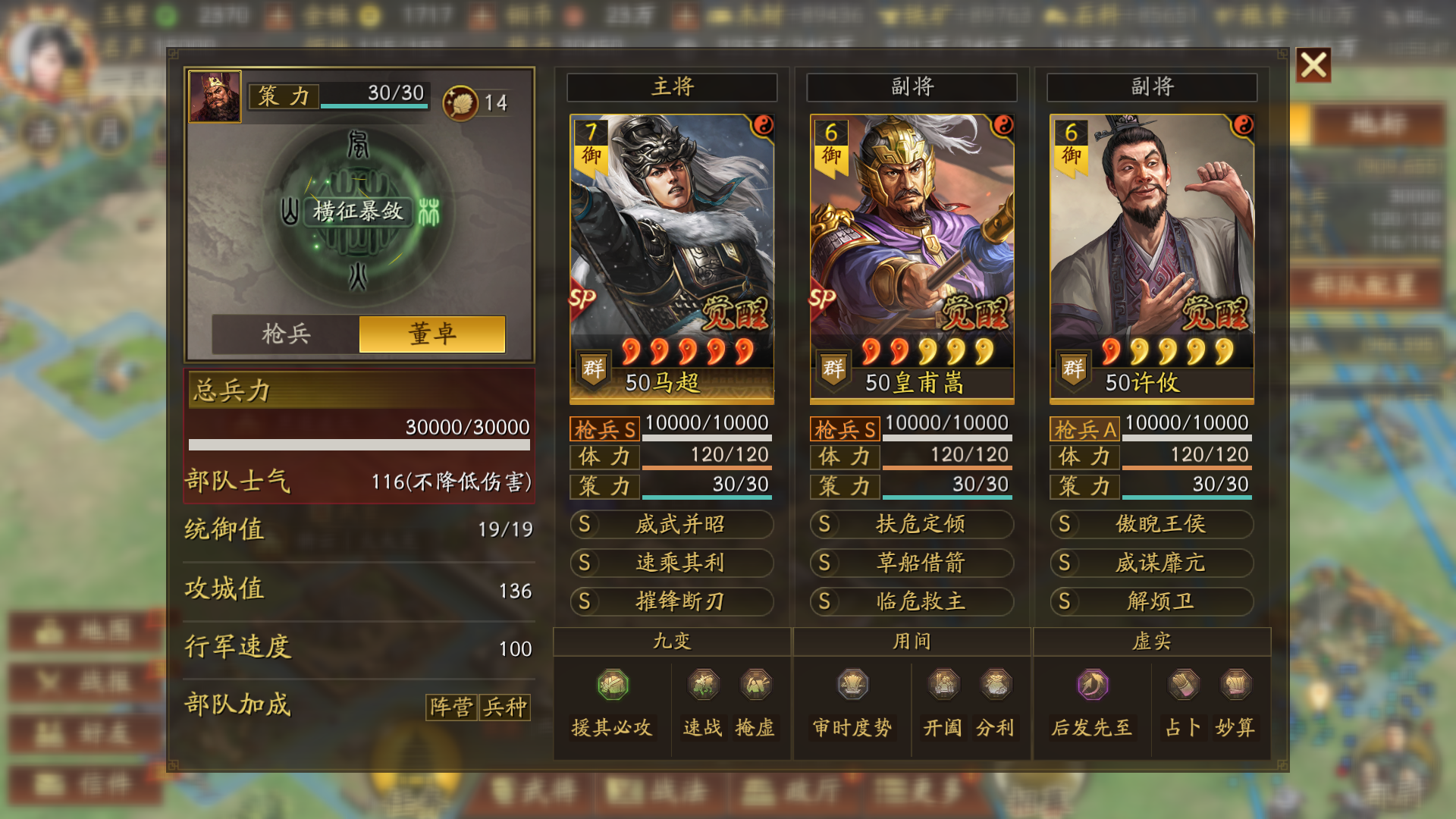This screenshot has width=1456, height=819.
Task: Close the army formation panel
Action: (x=1313, y=65)
